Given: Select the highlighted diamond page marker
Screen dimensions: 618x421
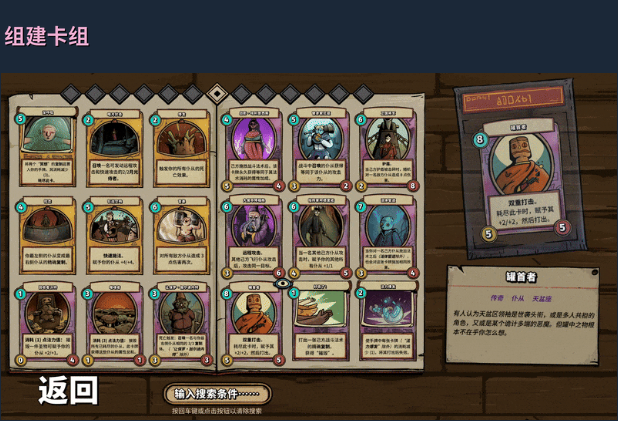Looking at the screenshot, I should [217, 94].
